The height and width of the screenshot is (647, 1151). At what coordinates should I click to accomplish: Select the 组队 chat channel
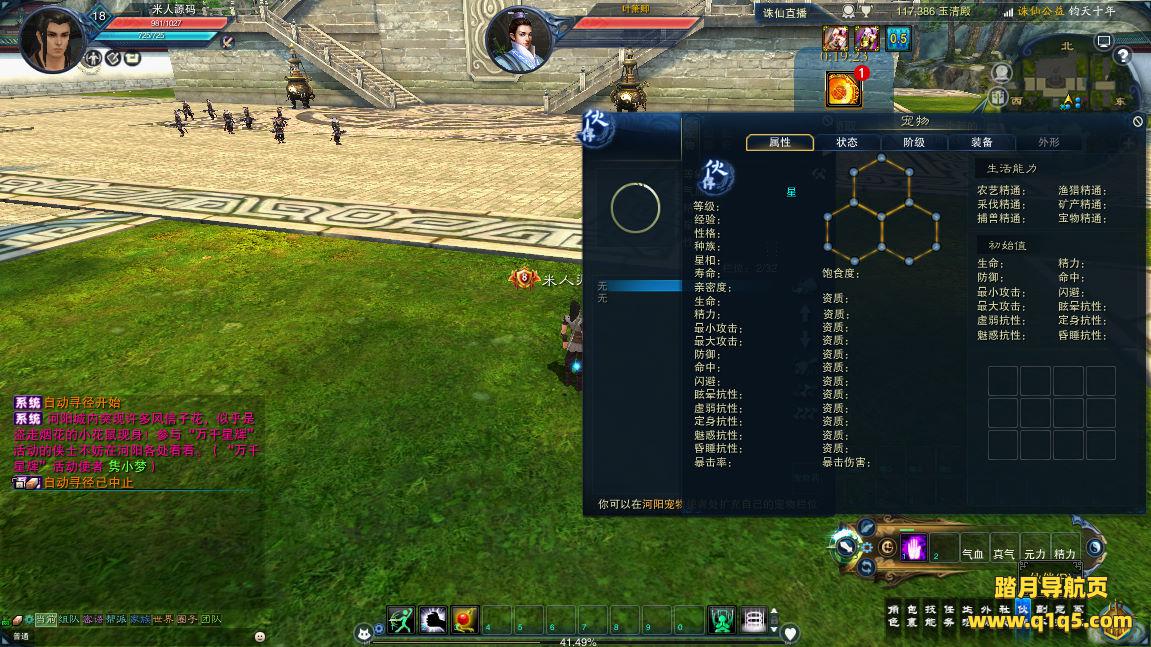(68, 620)
